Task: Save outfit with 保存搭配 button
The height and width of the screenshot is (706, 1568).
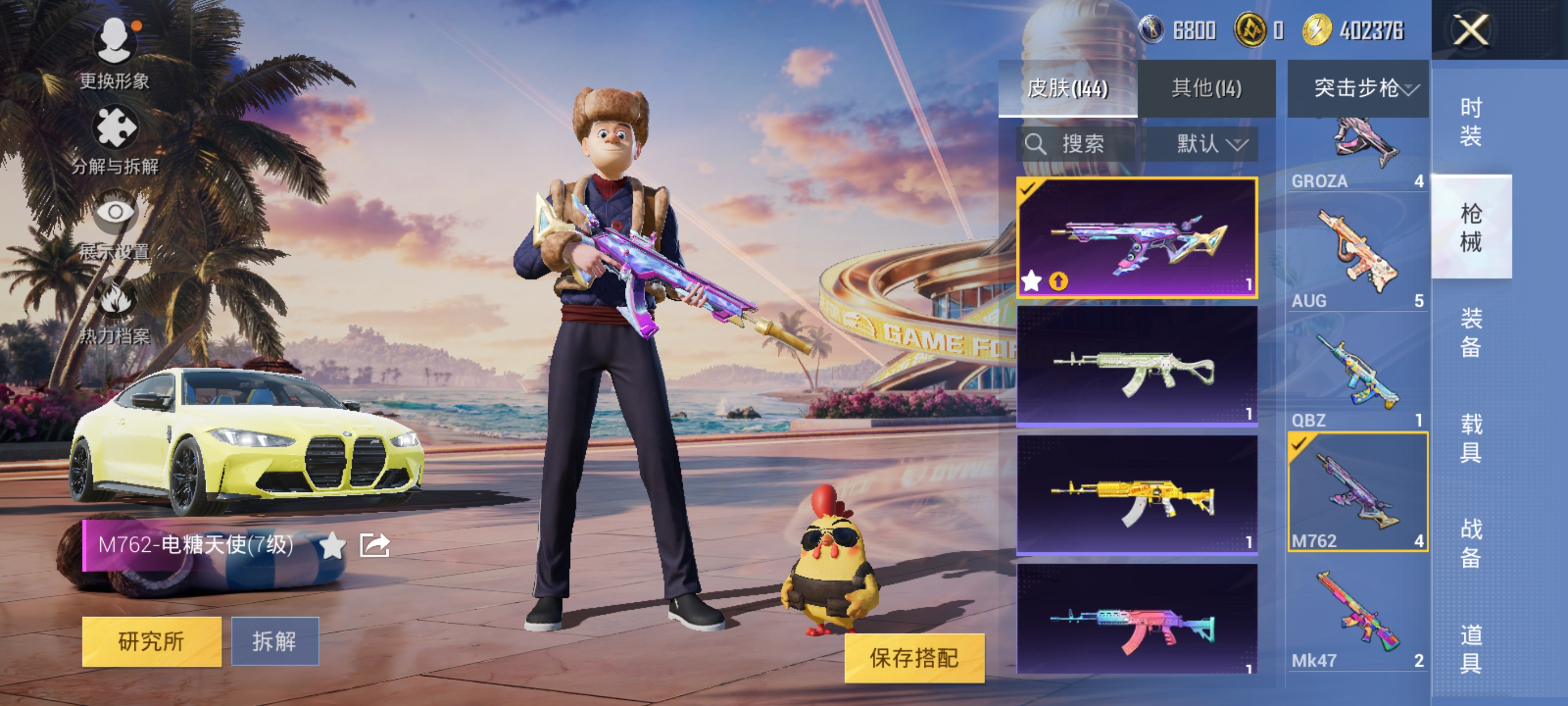Action: pyautogui.click(x=914, y=658)
